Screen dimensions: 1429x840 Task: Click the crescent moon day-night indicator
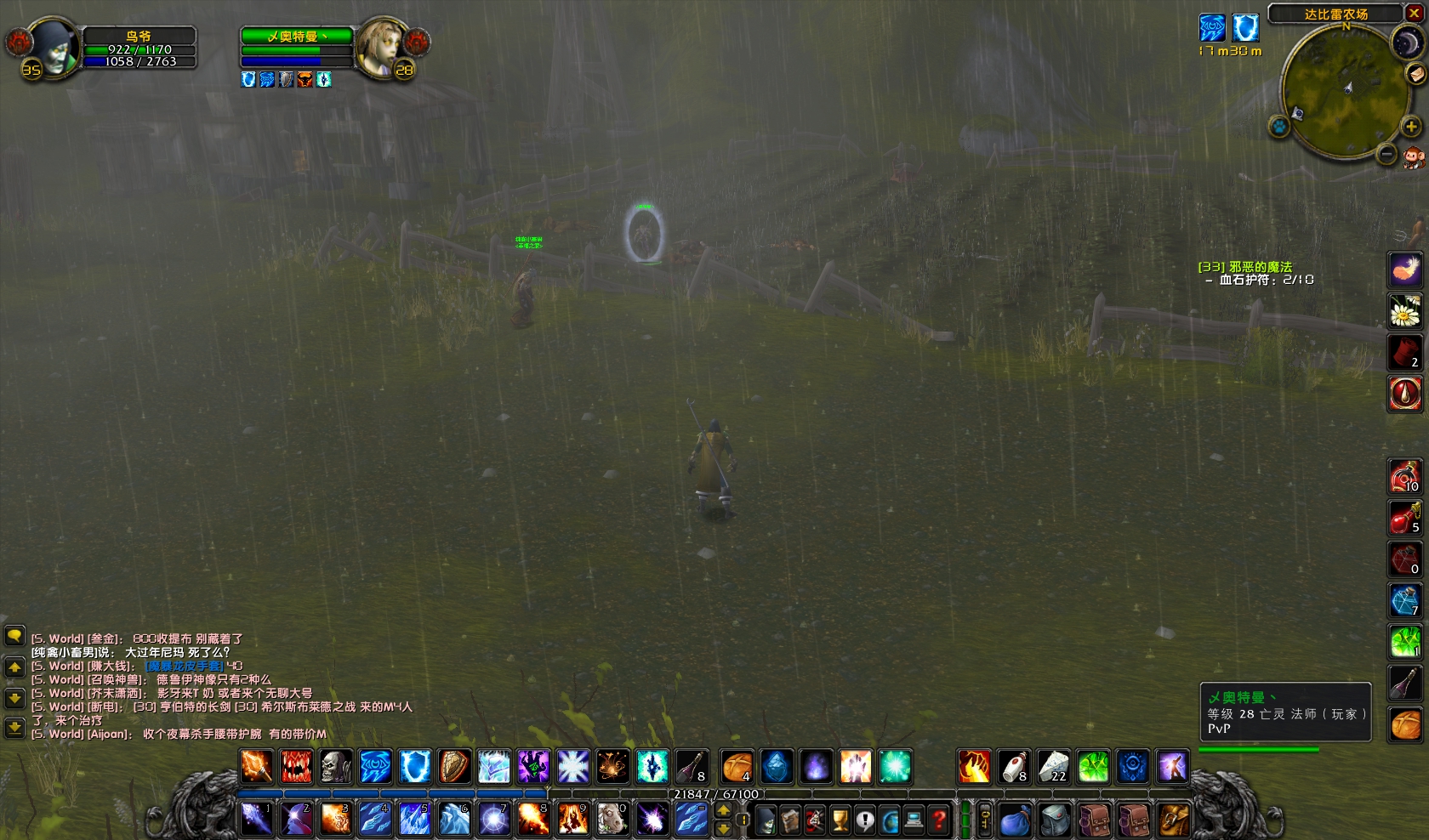click(x=1406, y=43)
